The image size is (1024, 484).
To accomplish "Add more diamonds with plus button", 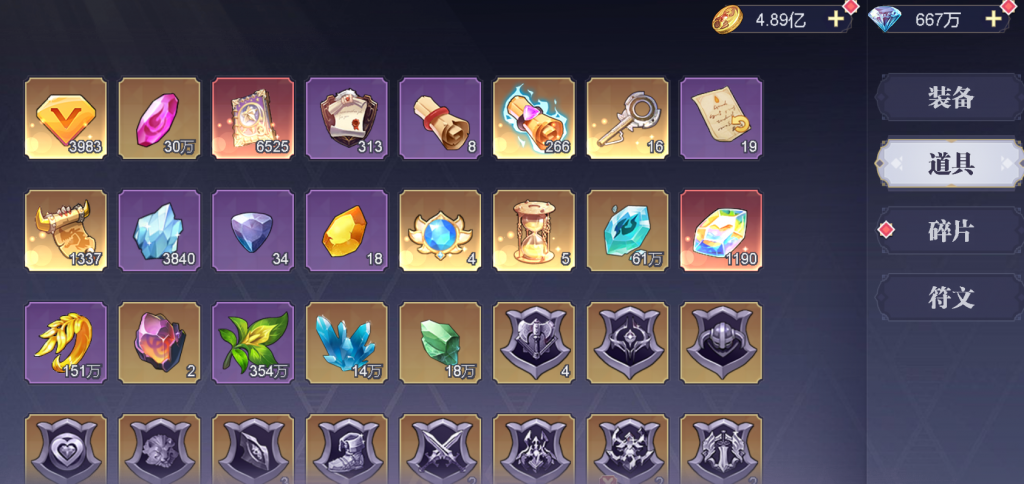I will tap(993, 19).
